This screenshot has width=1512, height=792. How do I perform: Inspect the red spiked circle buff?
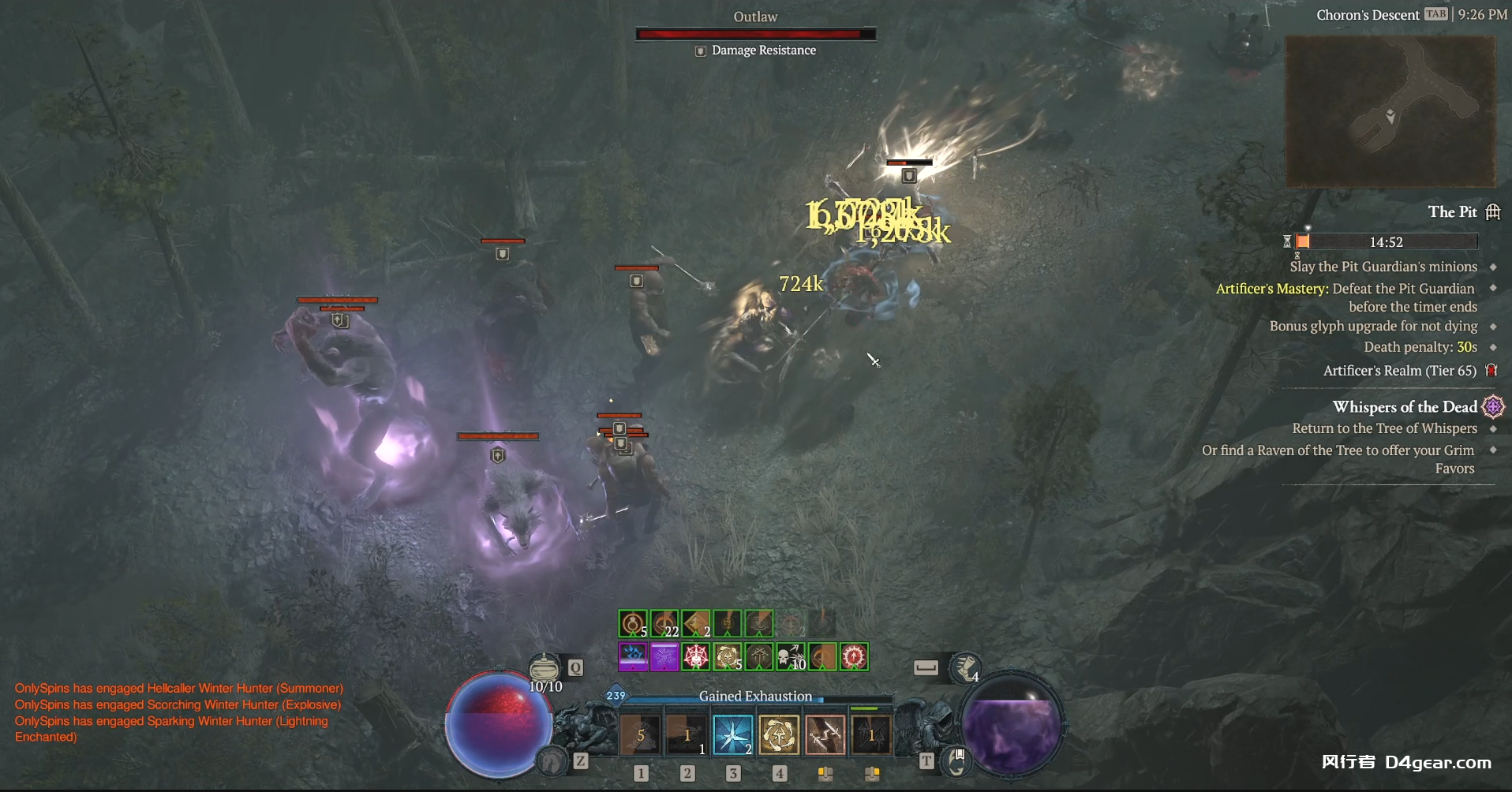click(854, 656)
